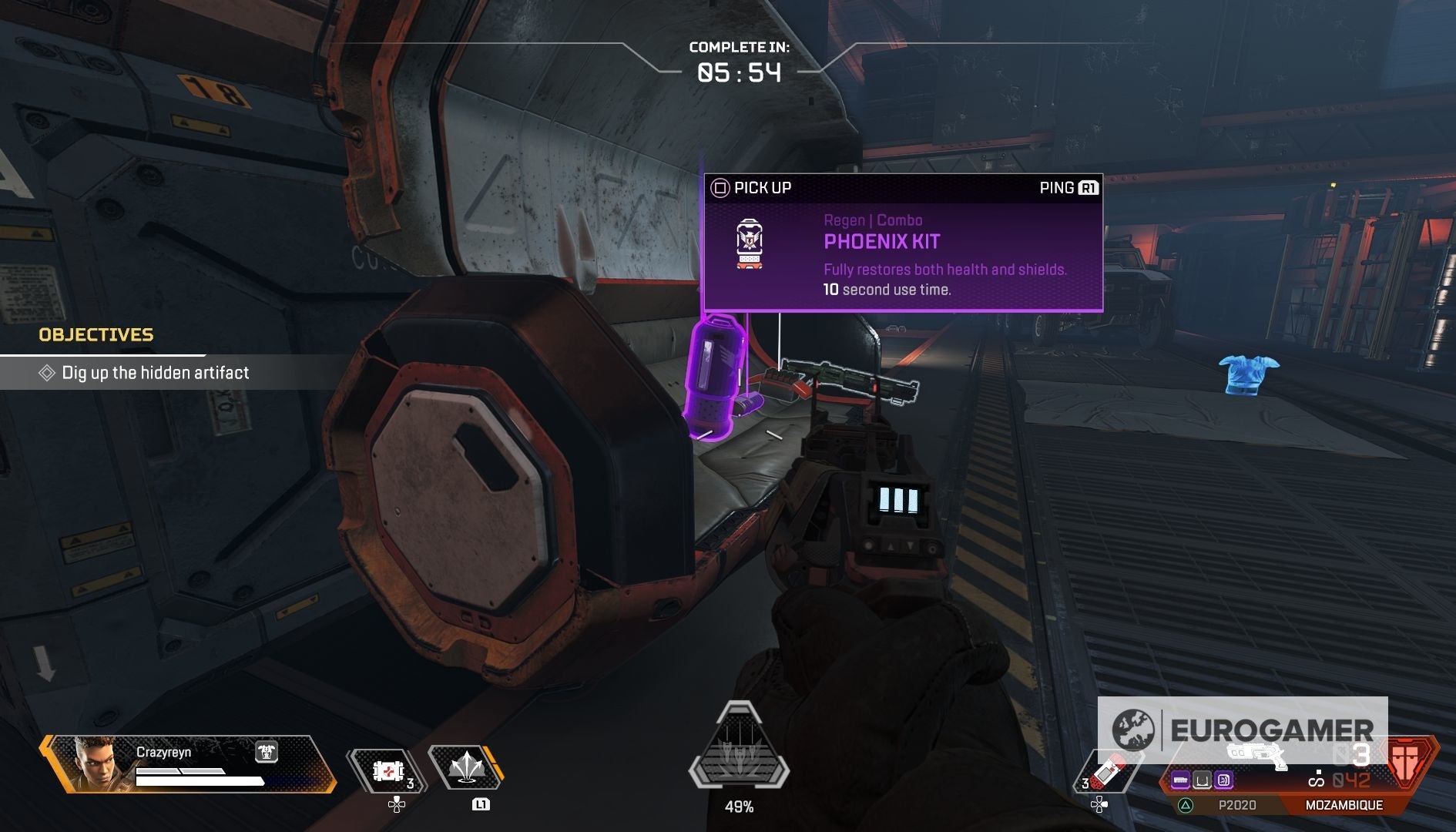Click the Eurogamer watermark logo
Screen dimensions: 1456x832
tap(1242, 730)
